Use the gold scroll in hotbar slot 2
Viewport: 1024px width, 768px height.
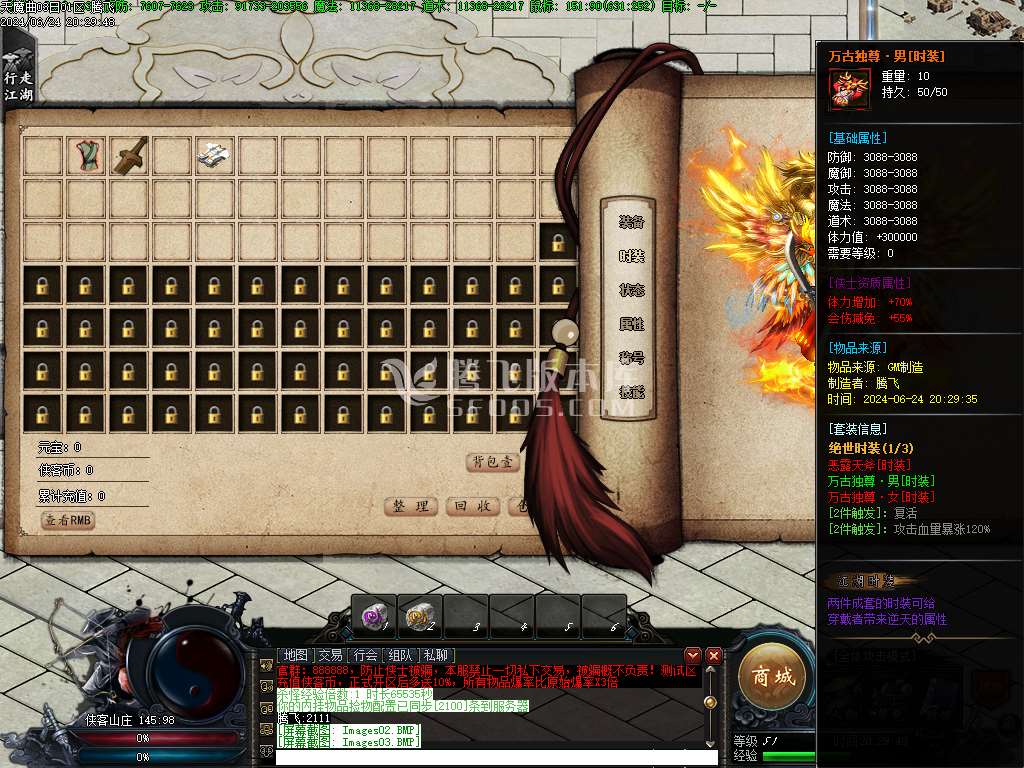tap(420, 617)
